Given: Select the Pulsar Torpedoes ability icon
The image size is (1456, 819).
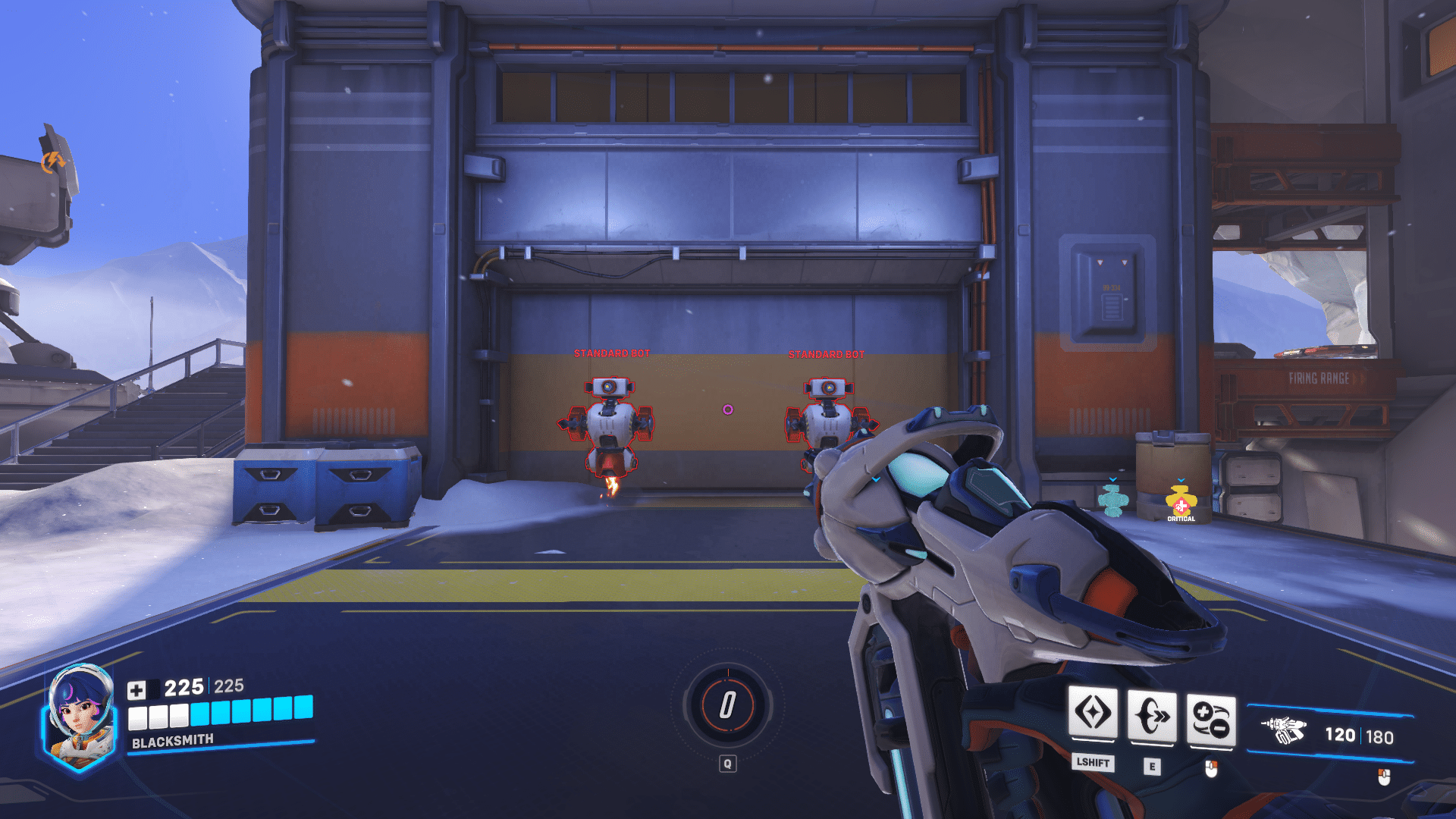Looking at the screenshot, I should [1092, 714].
